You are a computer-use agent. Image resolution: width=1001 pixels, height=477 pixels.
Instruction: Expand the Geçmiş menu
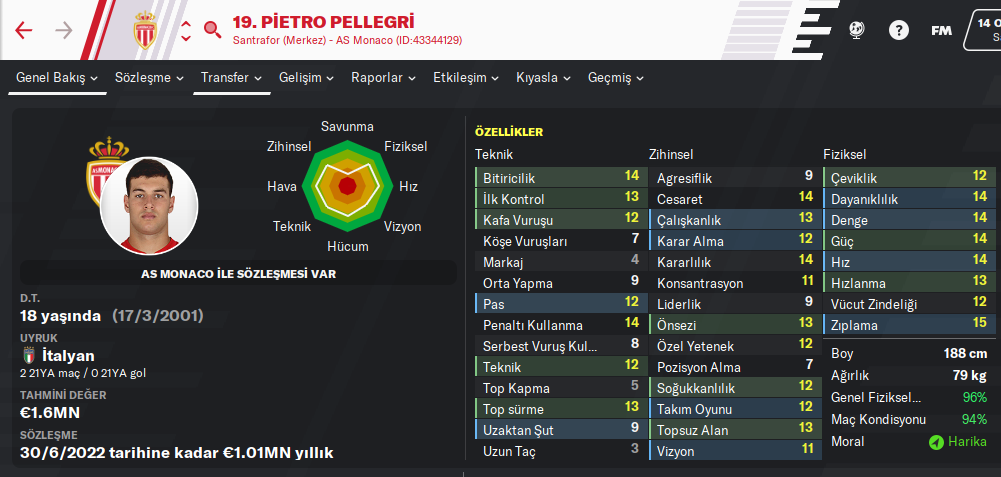616,78
